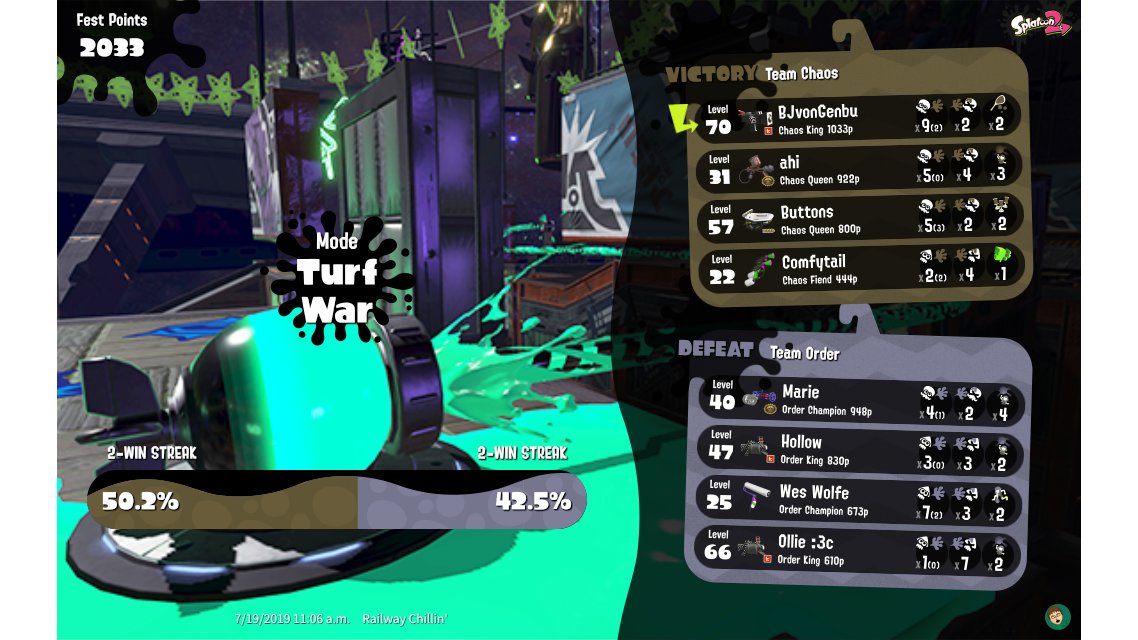Open the Buttons player row
Image resolution: width=1138 pixels, height=640 pixels.
(860, 218)
